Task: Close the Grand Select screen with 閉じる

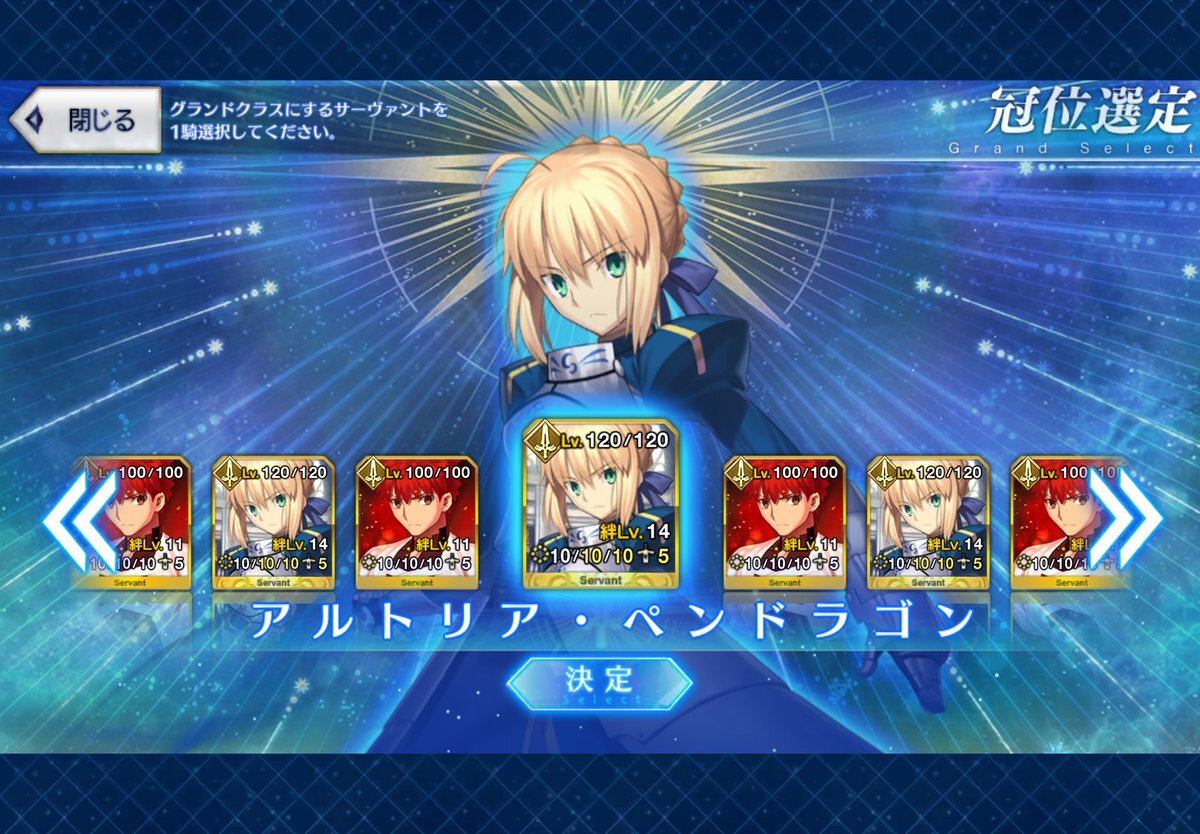Action: [x=86, y=120]
